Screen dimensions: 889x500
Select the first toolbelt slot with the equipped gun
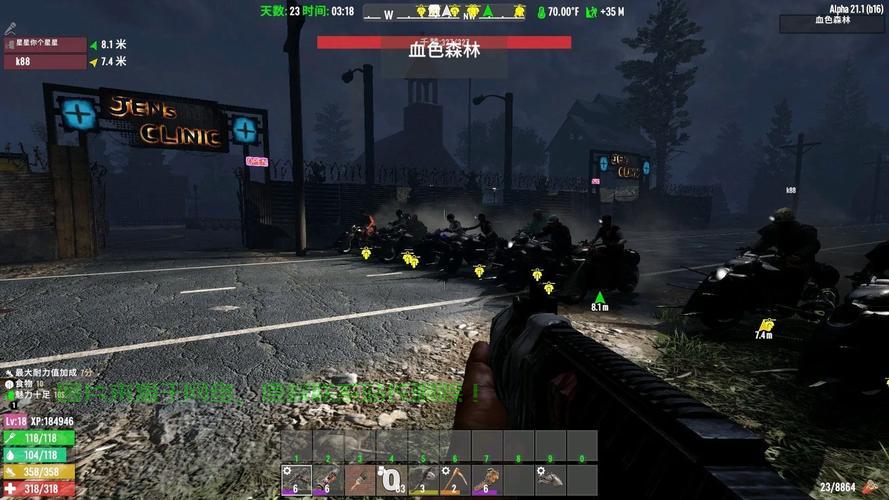(297, 480)
